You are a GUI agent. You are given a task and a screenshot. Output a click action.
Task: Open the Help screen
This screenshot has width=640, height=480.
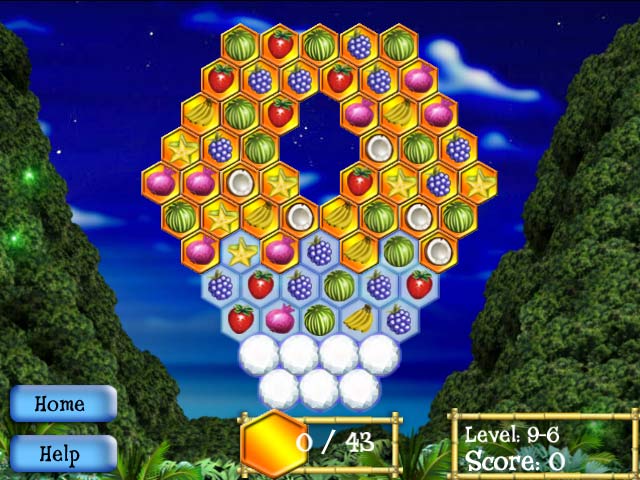(x=62, y=453)
